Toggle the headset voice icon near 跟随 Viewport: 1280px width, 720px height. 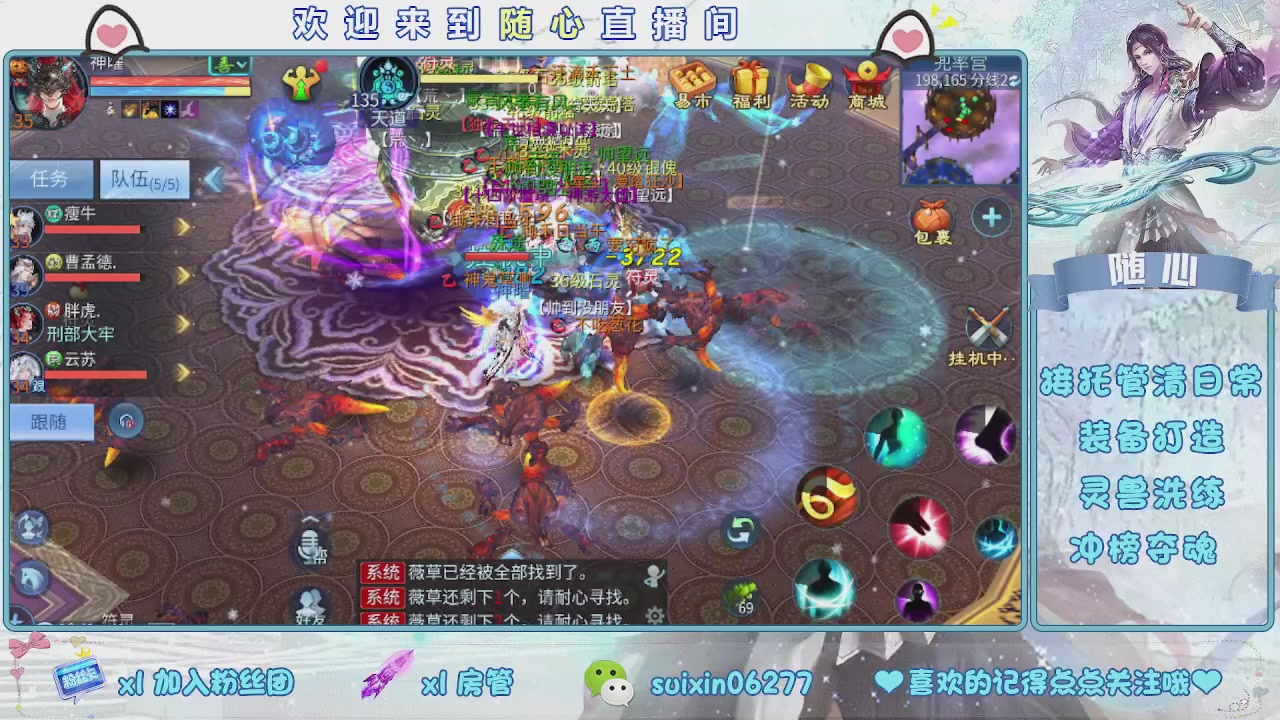coord(127,421)
